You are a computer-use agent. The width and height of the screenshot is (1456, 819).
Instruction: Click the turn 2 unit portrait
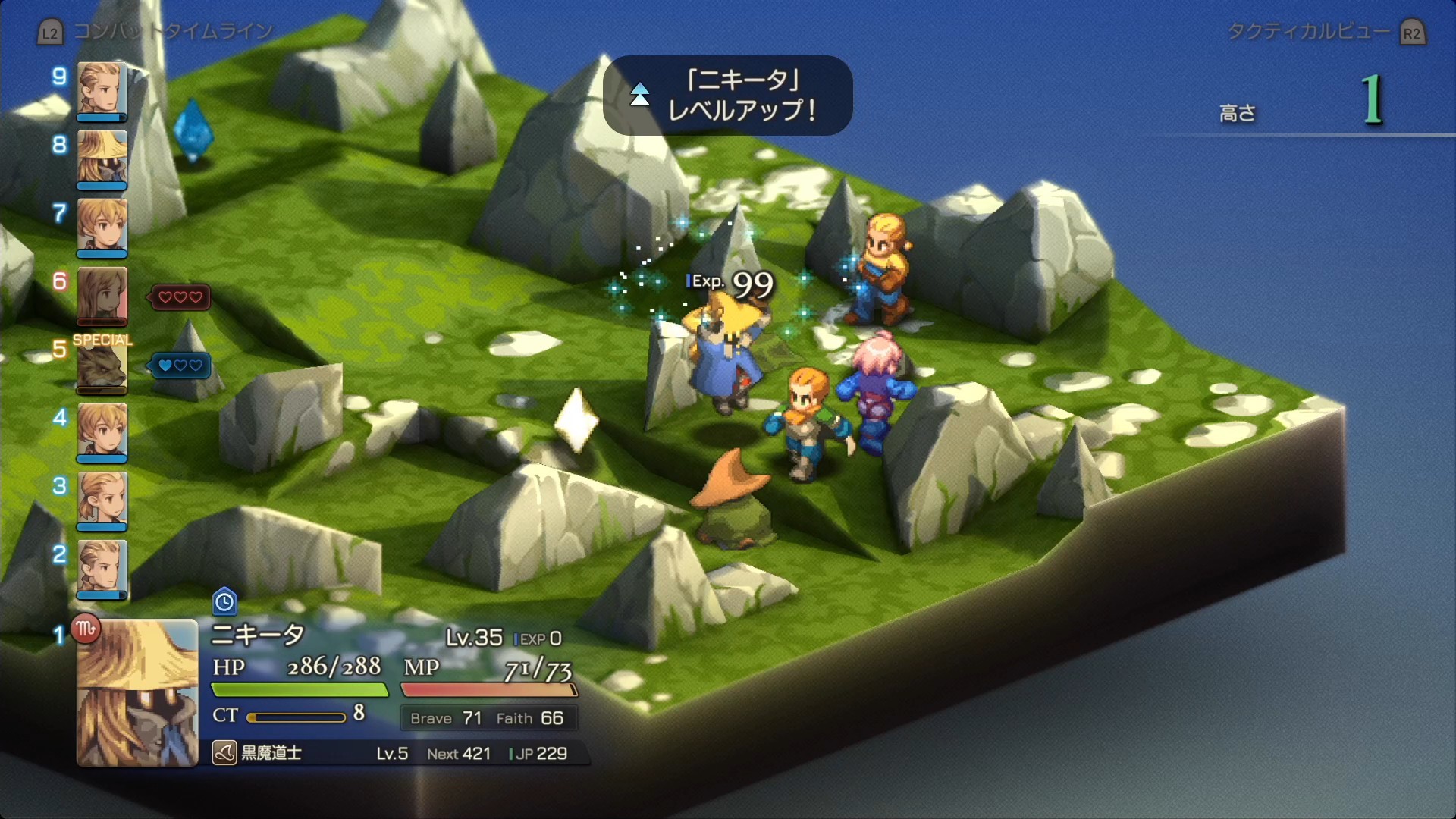point(102,567)
